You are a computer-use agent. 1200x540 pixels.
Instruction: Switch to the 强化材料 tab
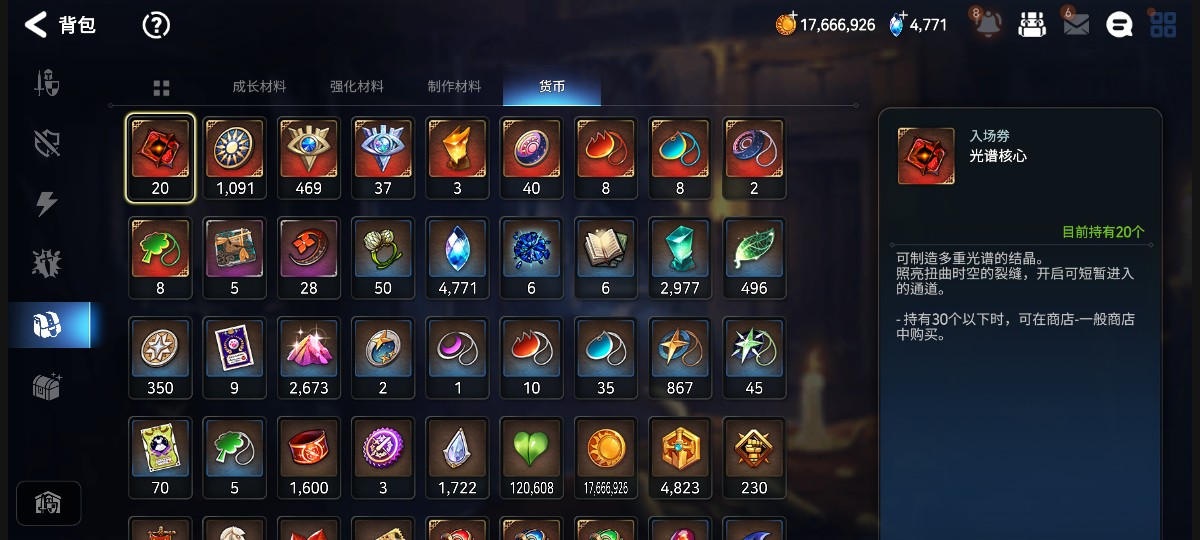[x=357, y=87]
